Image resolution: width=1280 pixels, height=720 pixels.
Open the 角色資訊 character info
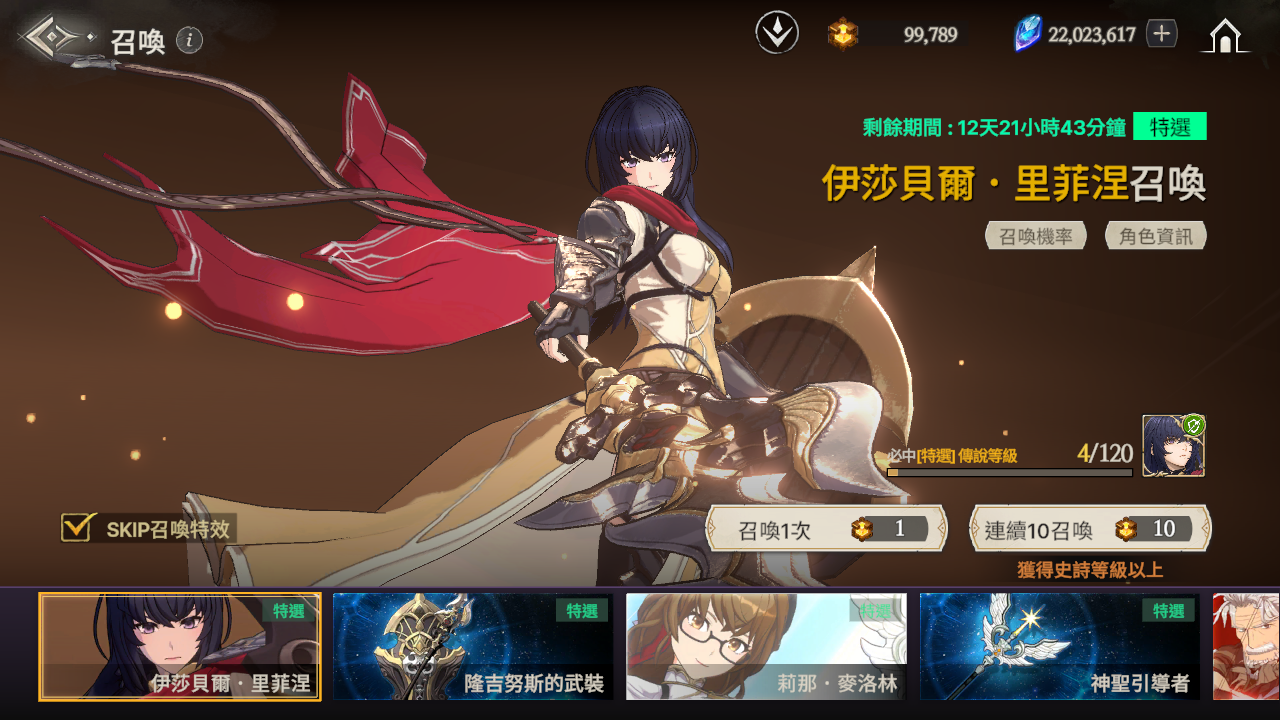tap(1155, 236)
